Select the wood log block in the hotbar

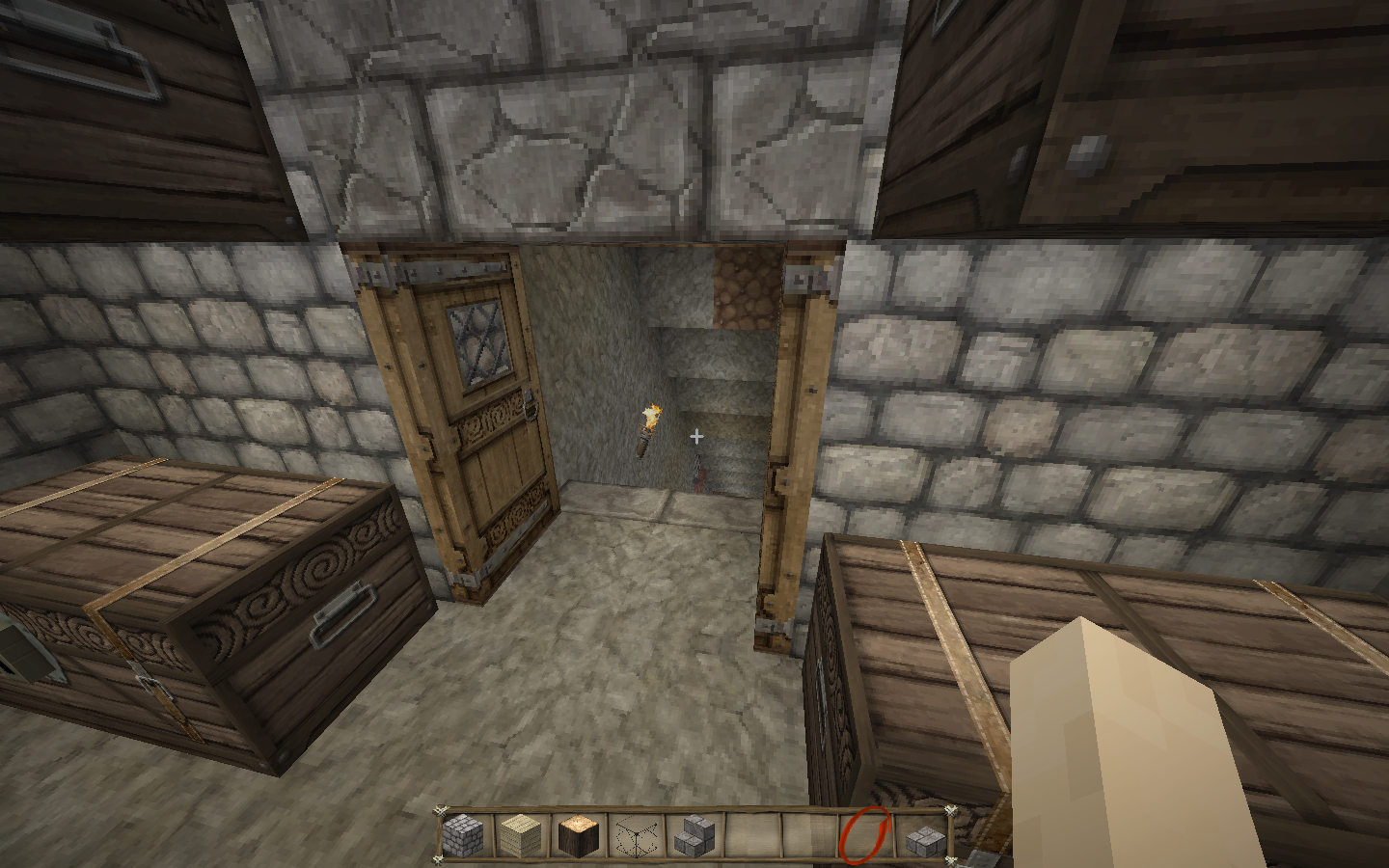pos(576,835)
